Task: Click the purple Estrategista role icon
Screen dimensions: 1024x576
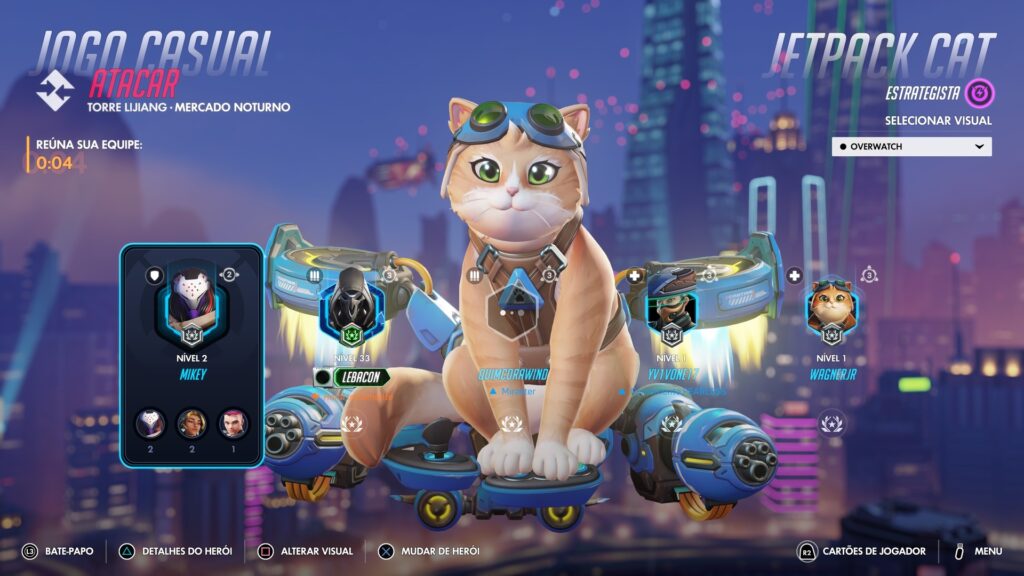Action: [x=980, y=93]
